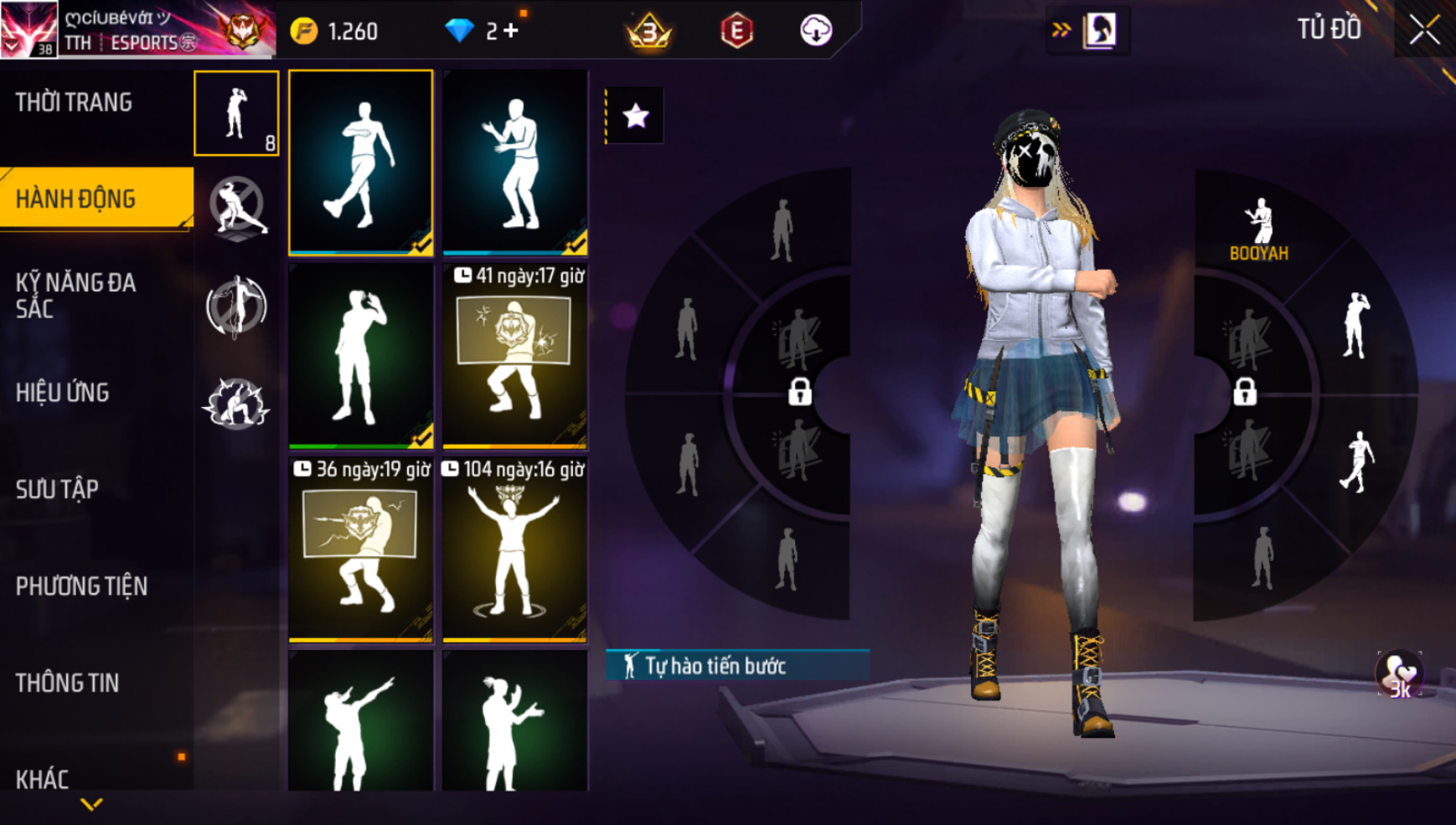This screenshot has width=1456, height=825.
Task: Go to the Sưu Tập section
Action: coord(58,489)
